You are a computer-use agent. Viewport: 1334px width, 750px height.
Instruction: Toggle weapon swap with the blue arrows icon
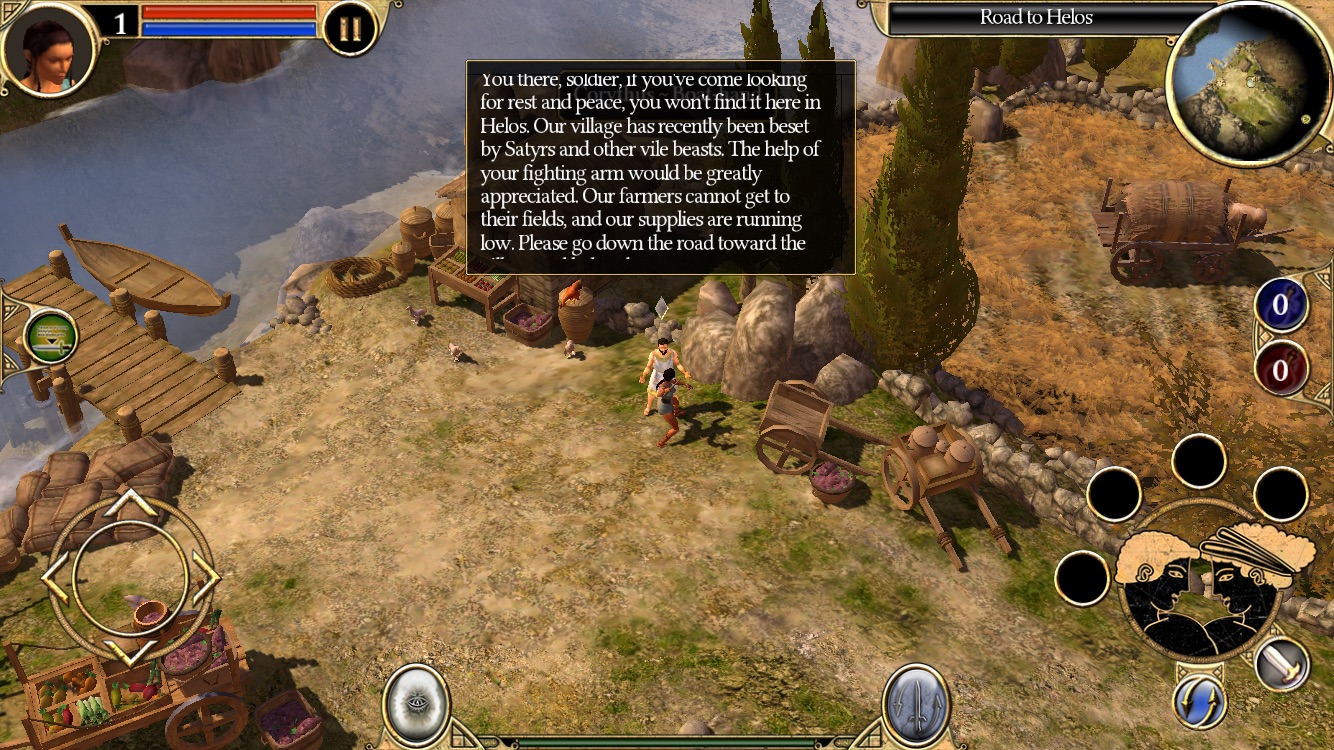(1198, 702)
